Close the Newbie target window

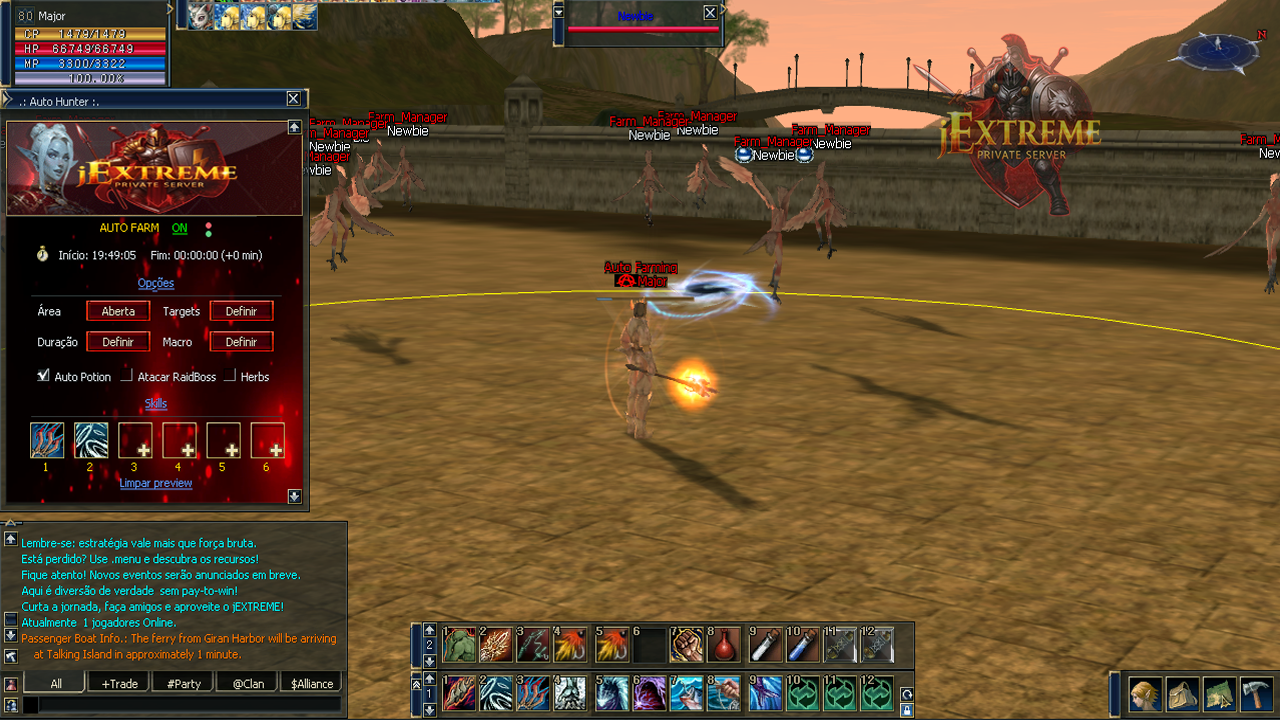[710, 13]
